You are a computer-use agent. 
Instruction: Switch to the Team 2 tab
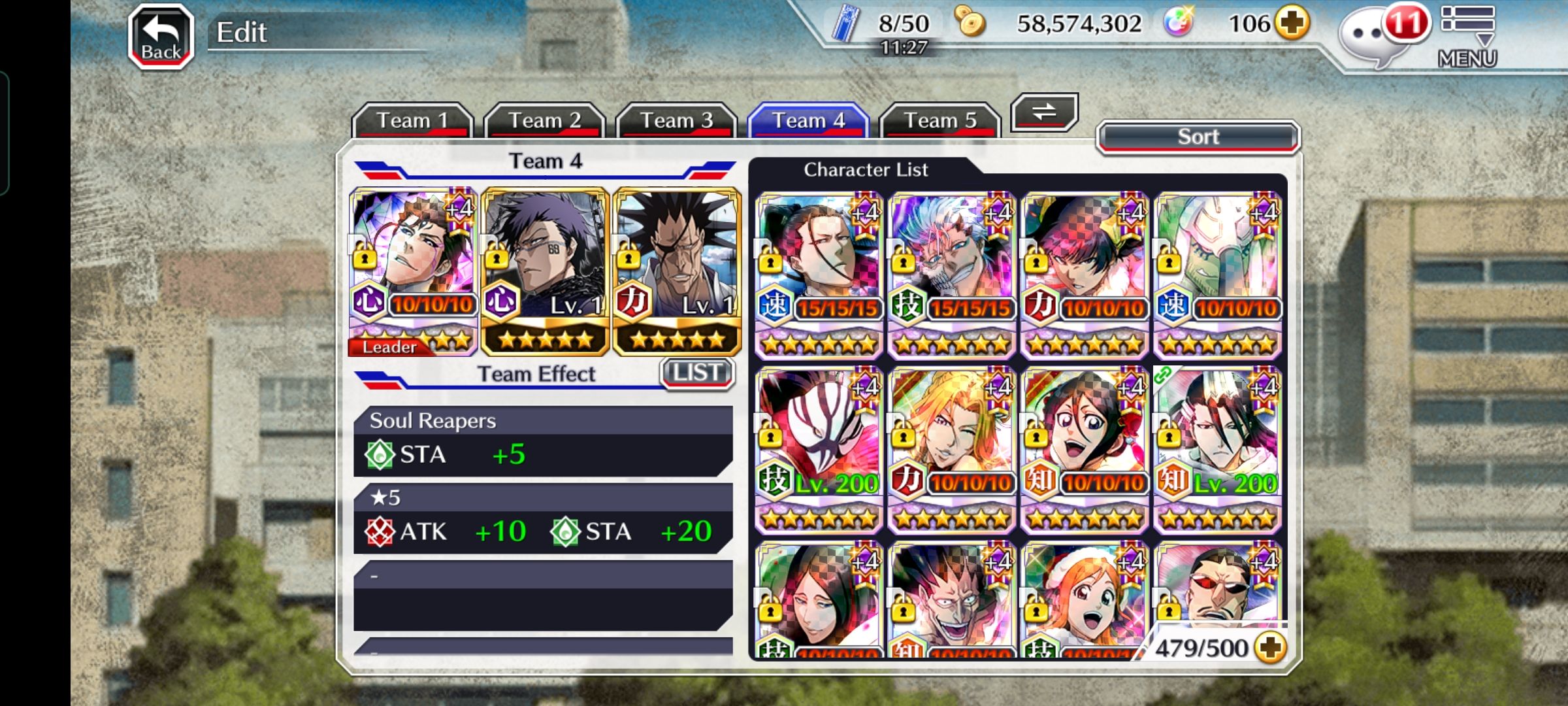(x=544, y=120)
